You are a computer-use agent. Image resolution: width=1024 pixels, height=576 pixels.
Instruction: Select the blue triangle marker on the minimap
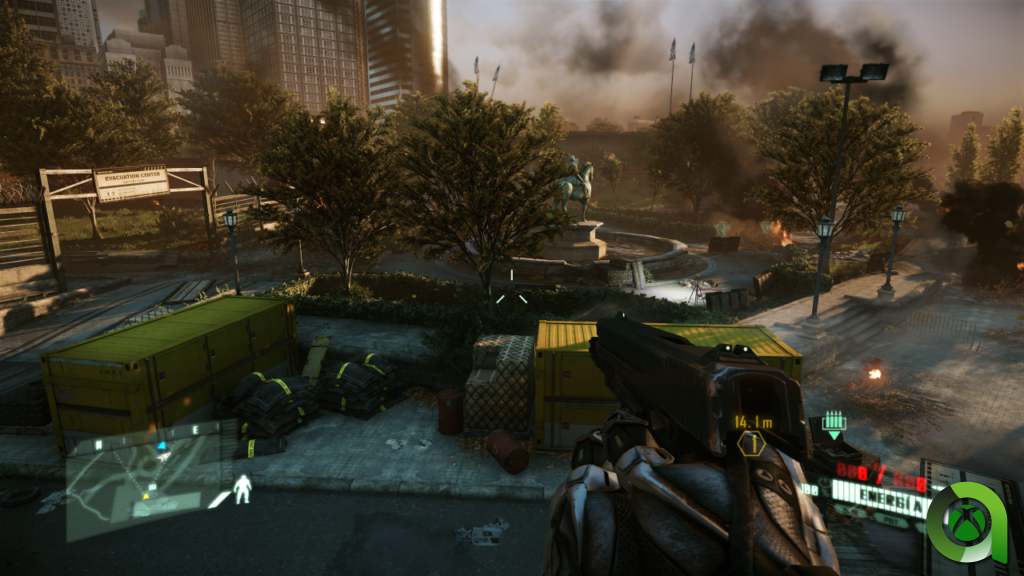coord(162,446)
